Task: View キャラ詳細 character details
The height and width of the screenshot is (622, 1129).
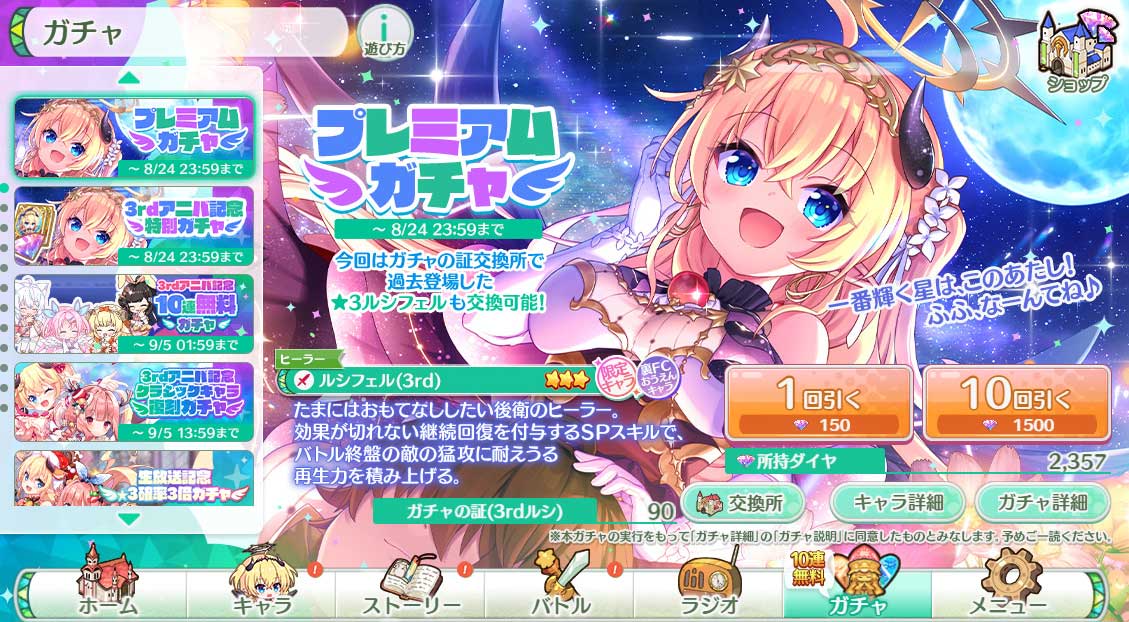Action: point(895,501)
